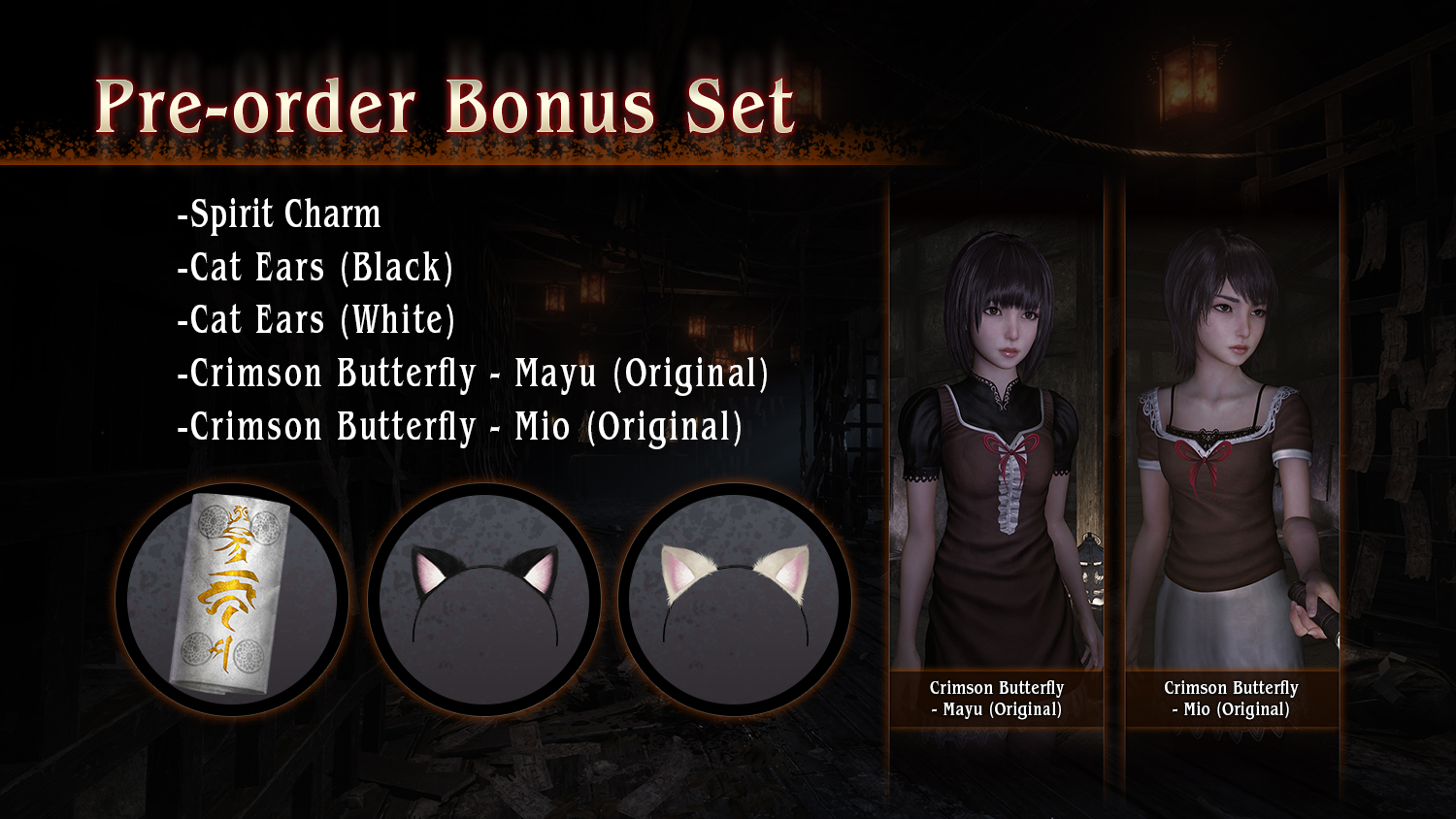Pick the white cat ears icon

[735, 599]
